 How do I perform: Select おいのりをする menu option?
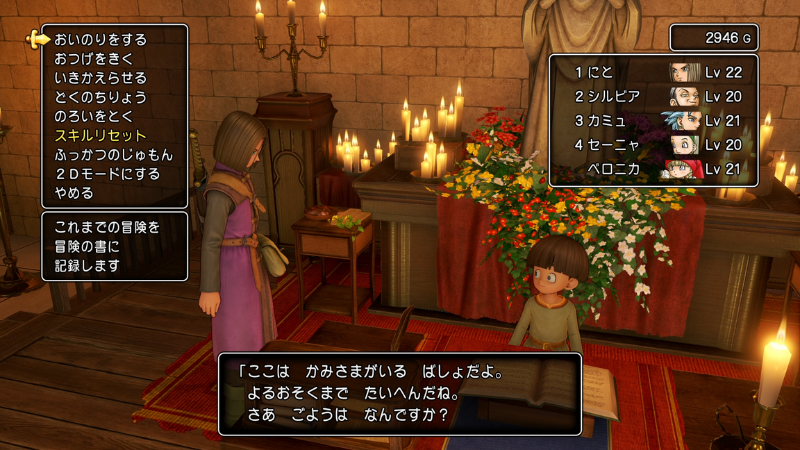(100, 40)
